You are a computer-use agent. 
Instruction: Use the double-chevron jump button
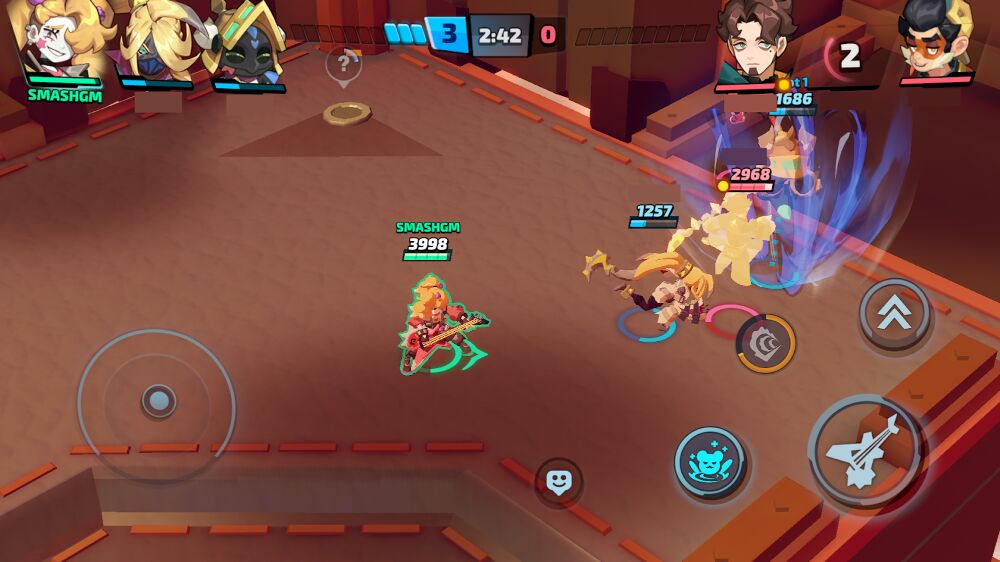(894, 314)
